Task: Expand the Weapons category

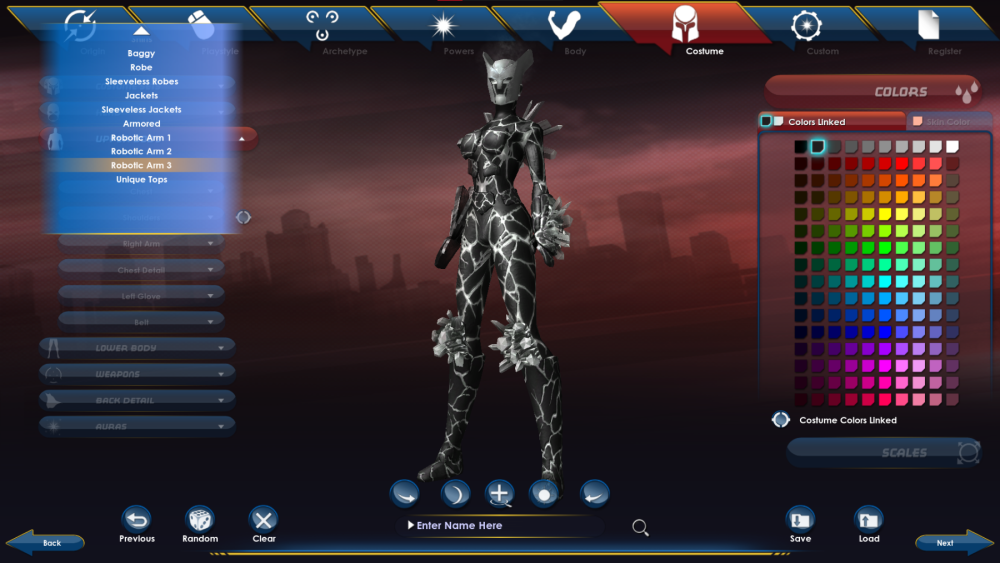Action: [x=137, y=374]
